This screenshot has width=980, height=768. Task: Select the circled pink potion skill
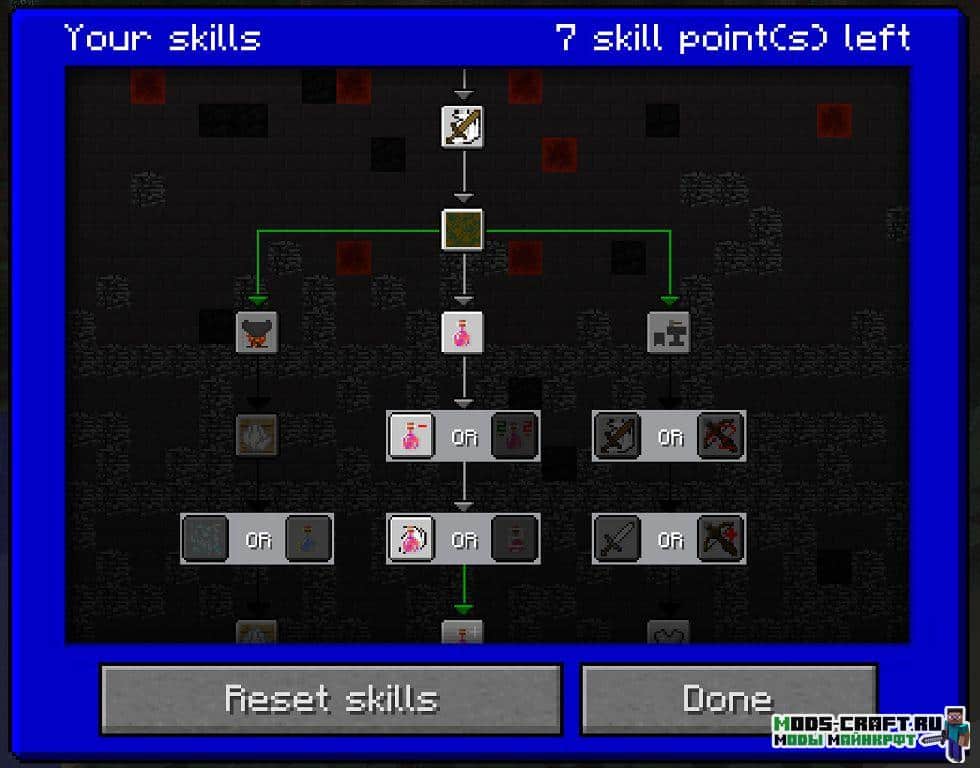[411, 539]
